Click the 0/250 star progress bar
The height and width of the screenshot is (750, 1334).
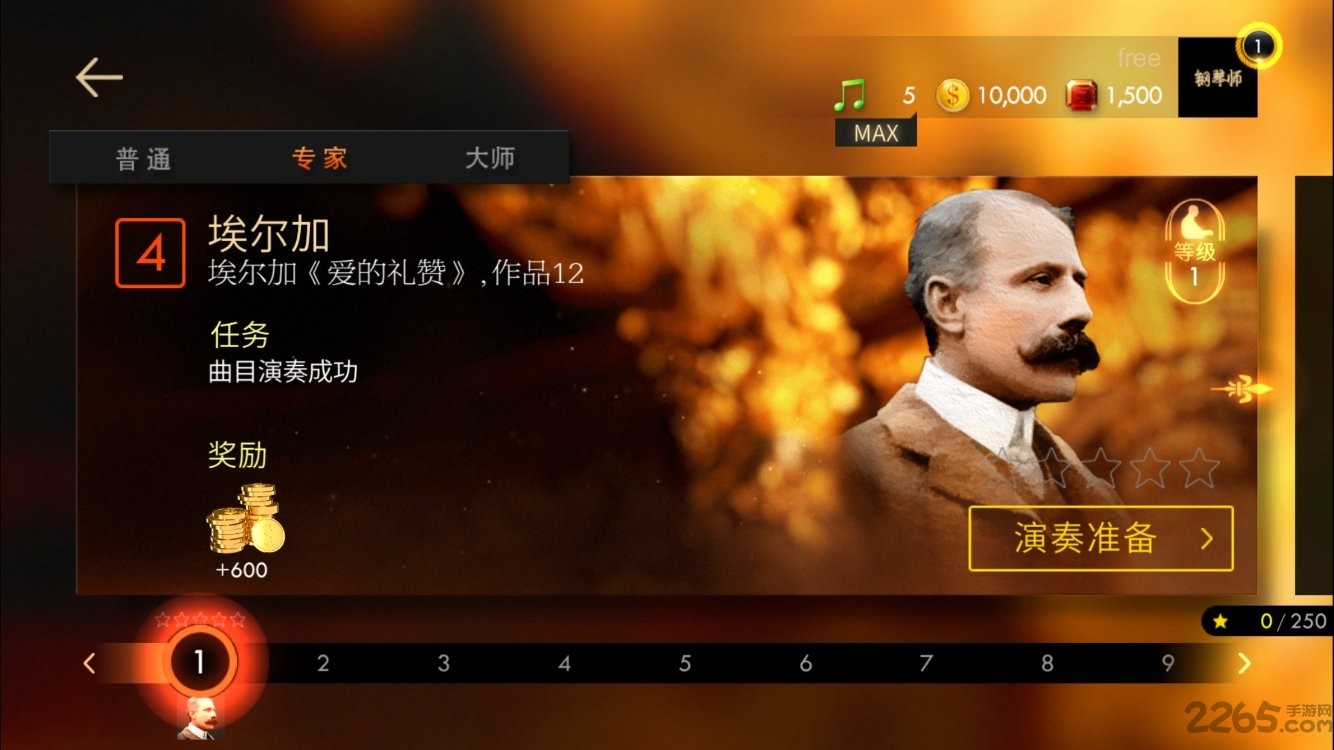point(1270,621)
